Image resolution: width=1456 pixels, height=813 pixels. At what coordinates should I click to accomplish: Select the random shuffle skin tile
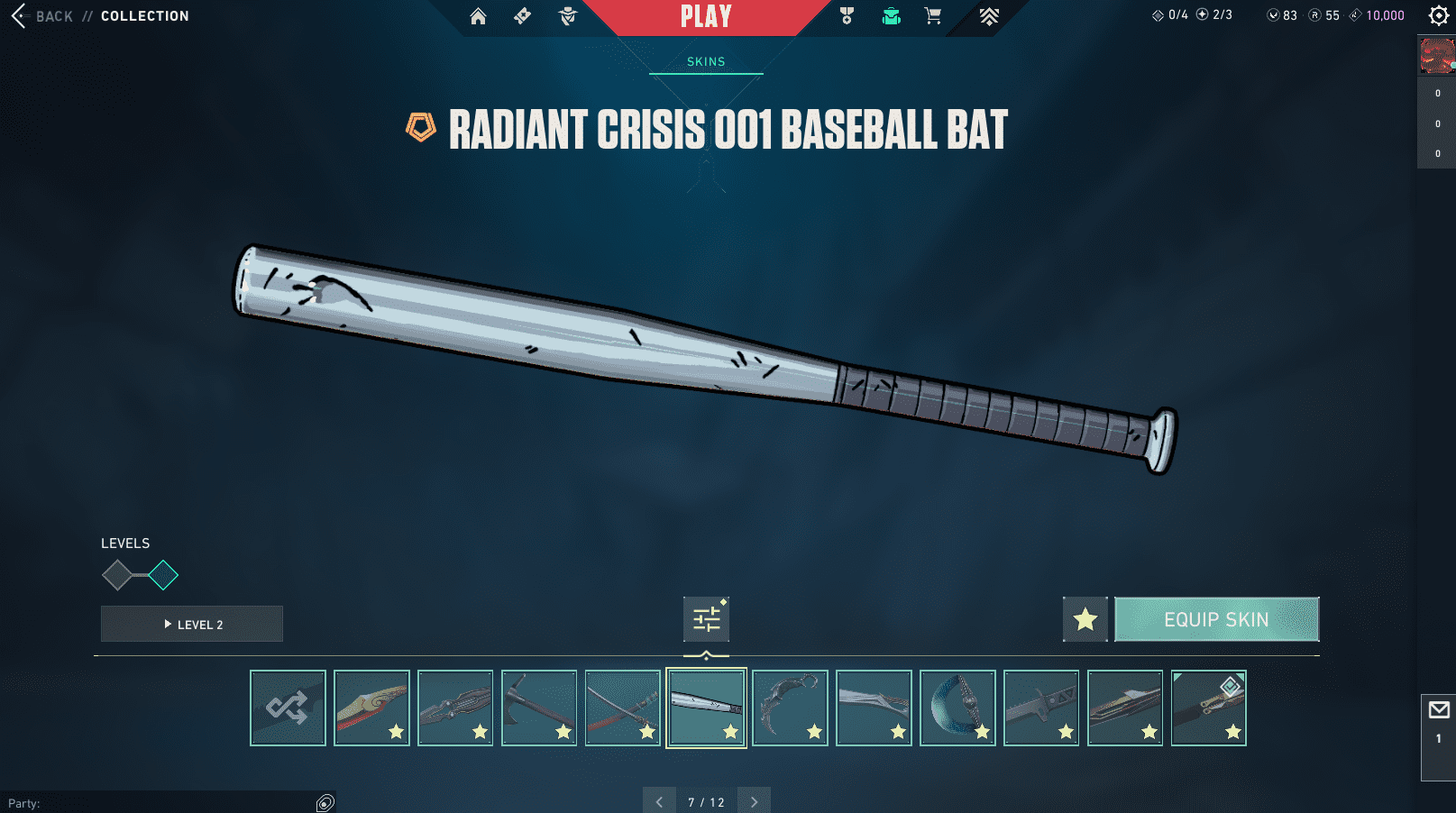pyautogui.click(x=288, y=708)
